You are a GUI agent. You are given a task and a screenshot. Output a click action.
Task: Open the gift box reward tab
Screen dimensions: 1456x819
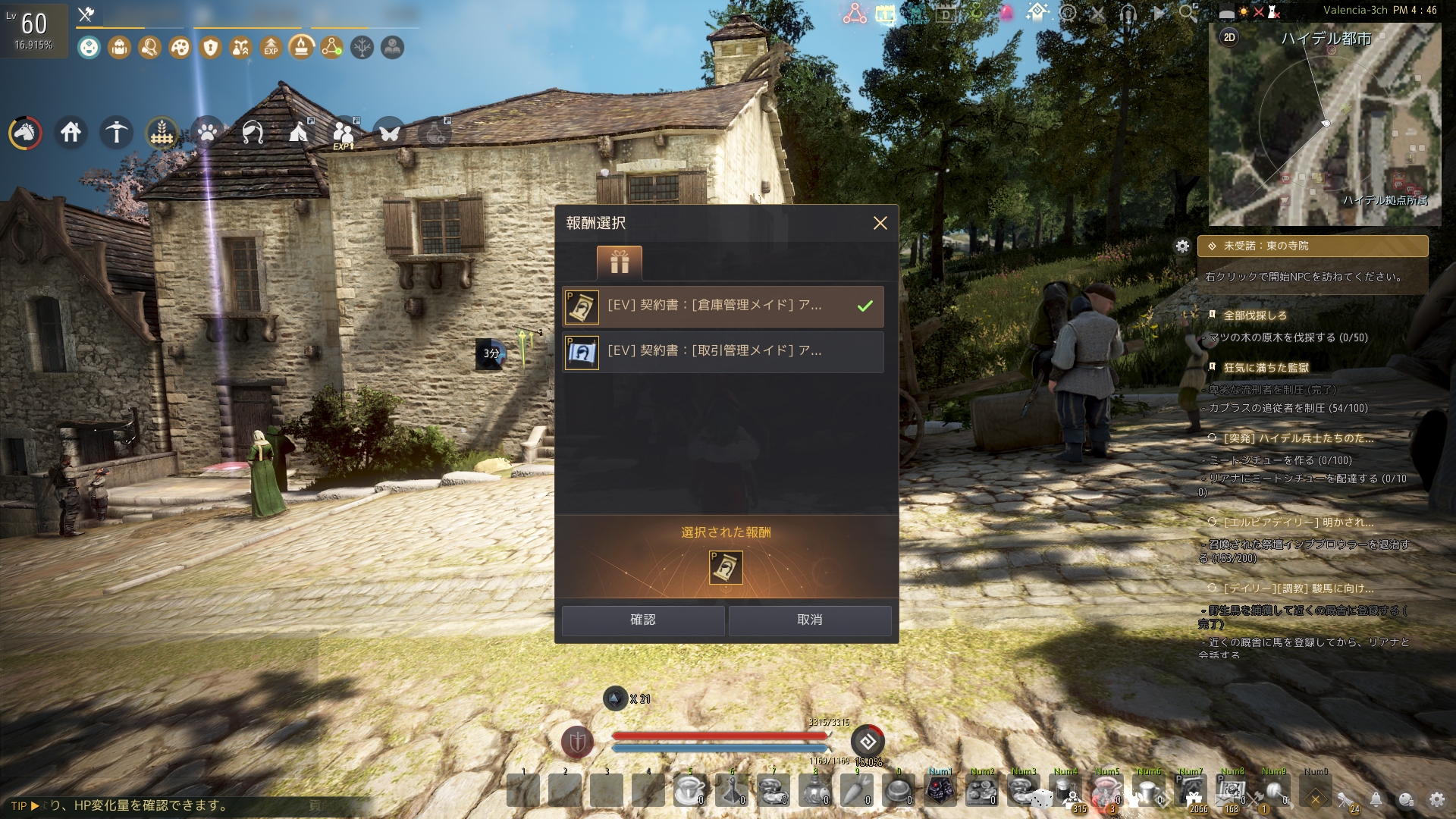pyautogui.click(x=619, y=262)
